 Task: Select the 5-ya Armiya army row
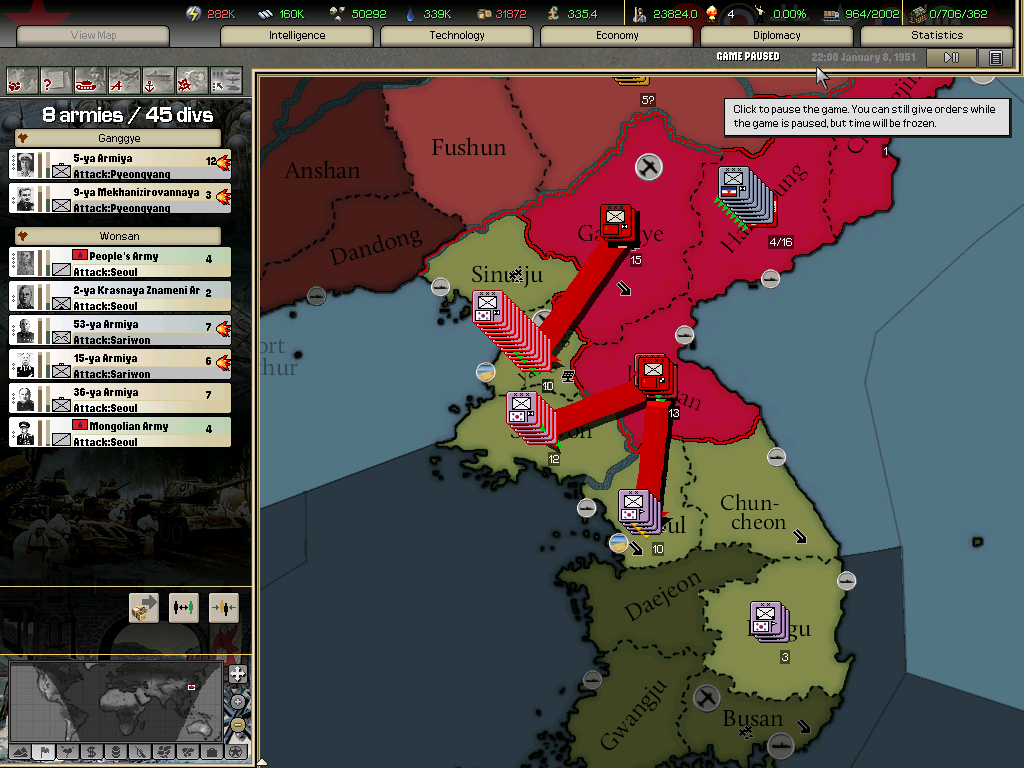click(120, 164)
